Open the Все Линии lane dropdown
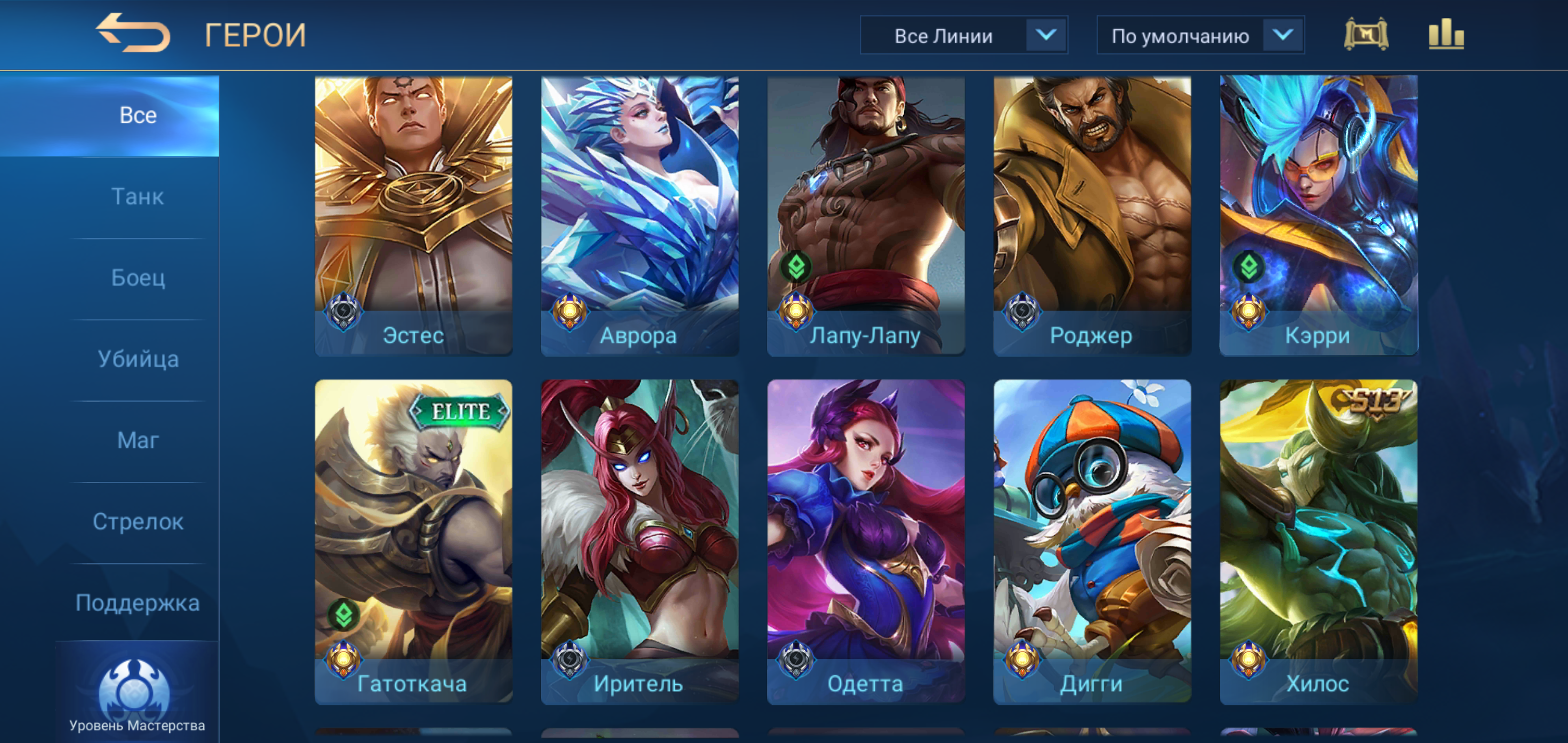The image size is (1568, 743). (963, 35)
